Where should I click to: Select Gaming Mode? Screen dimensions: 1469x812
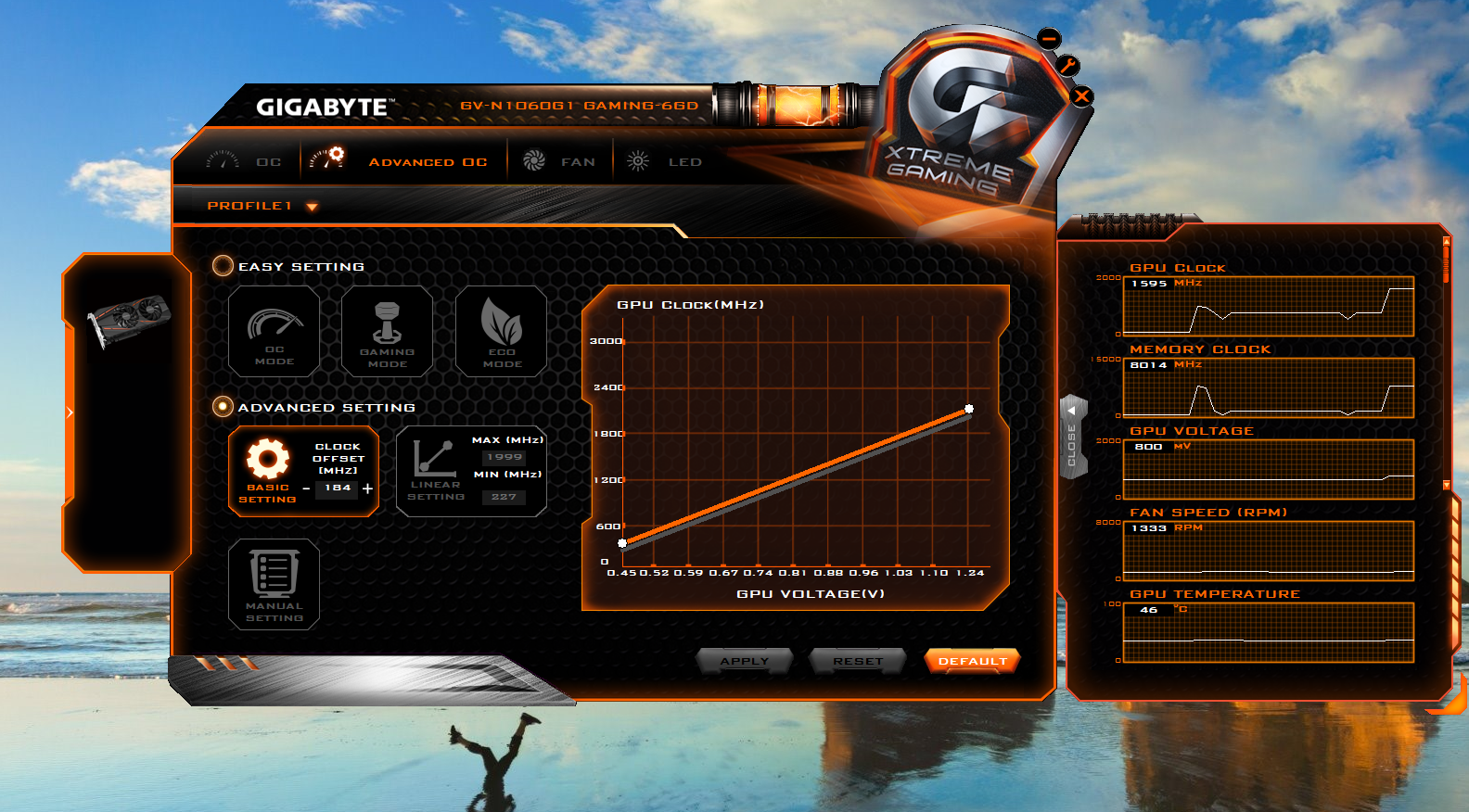tap(387, 332)
